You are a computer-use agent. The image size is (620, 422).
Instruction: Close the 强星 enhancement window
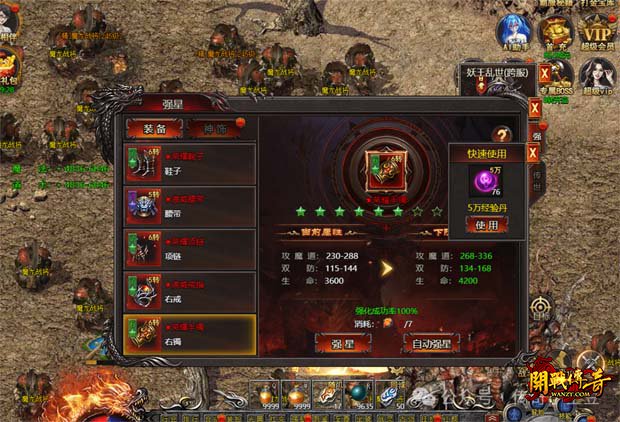pos(535,107)
